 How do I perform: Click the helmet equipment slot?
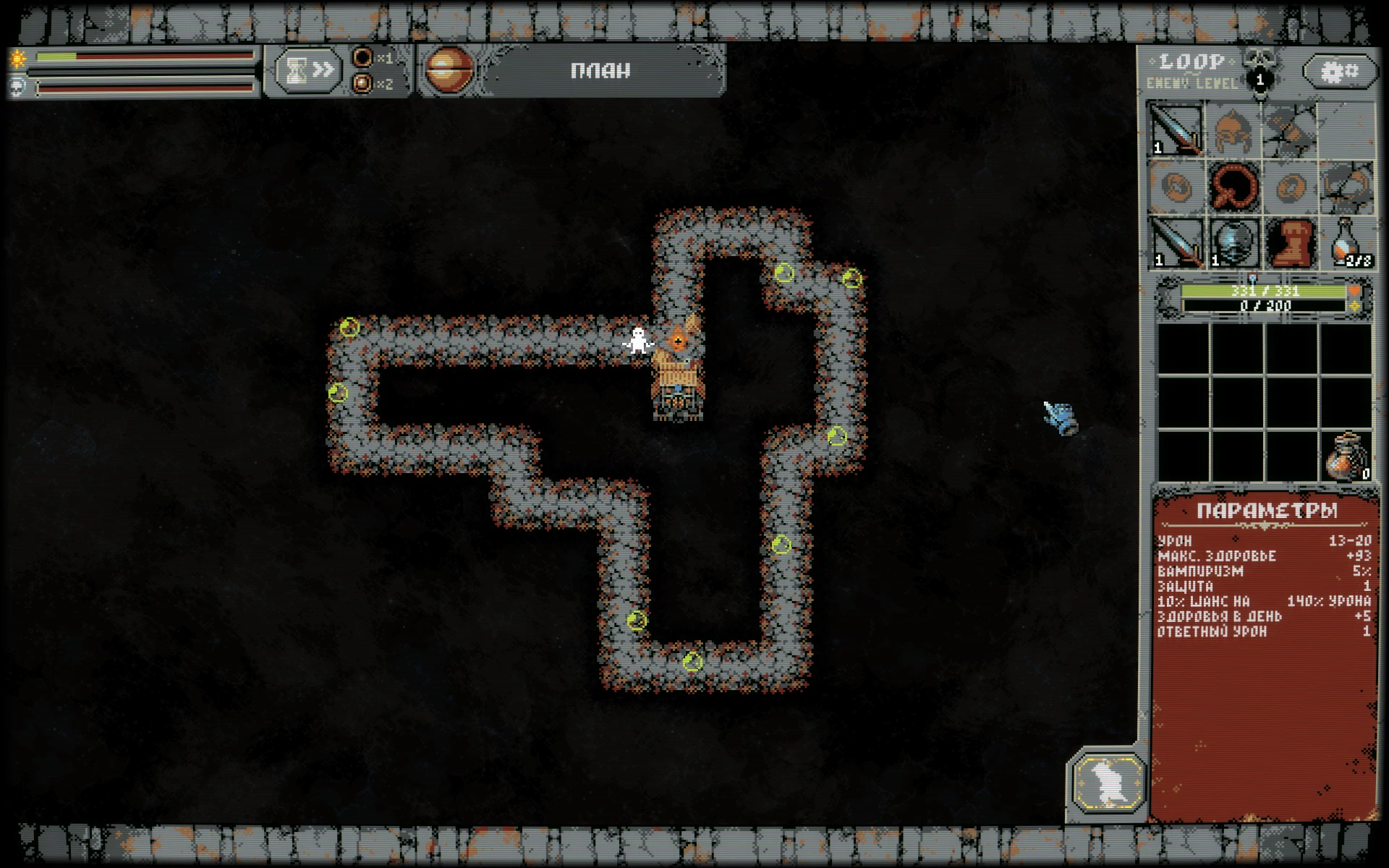[x=1233, y=130]
